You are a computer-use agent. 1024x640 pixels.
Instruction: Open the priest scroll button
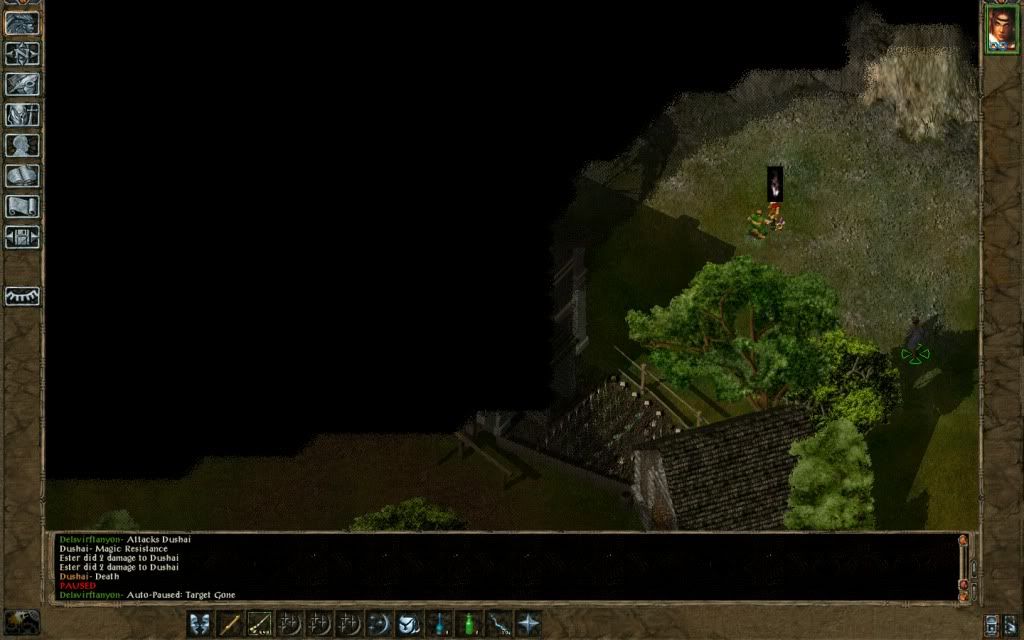click(22, 207)
